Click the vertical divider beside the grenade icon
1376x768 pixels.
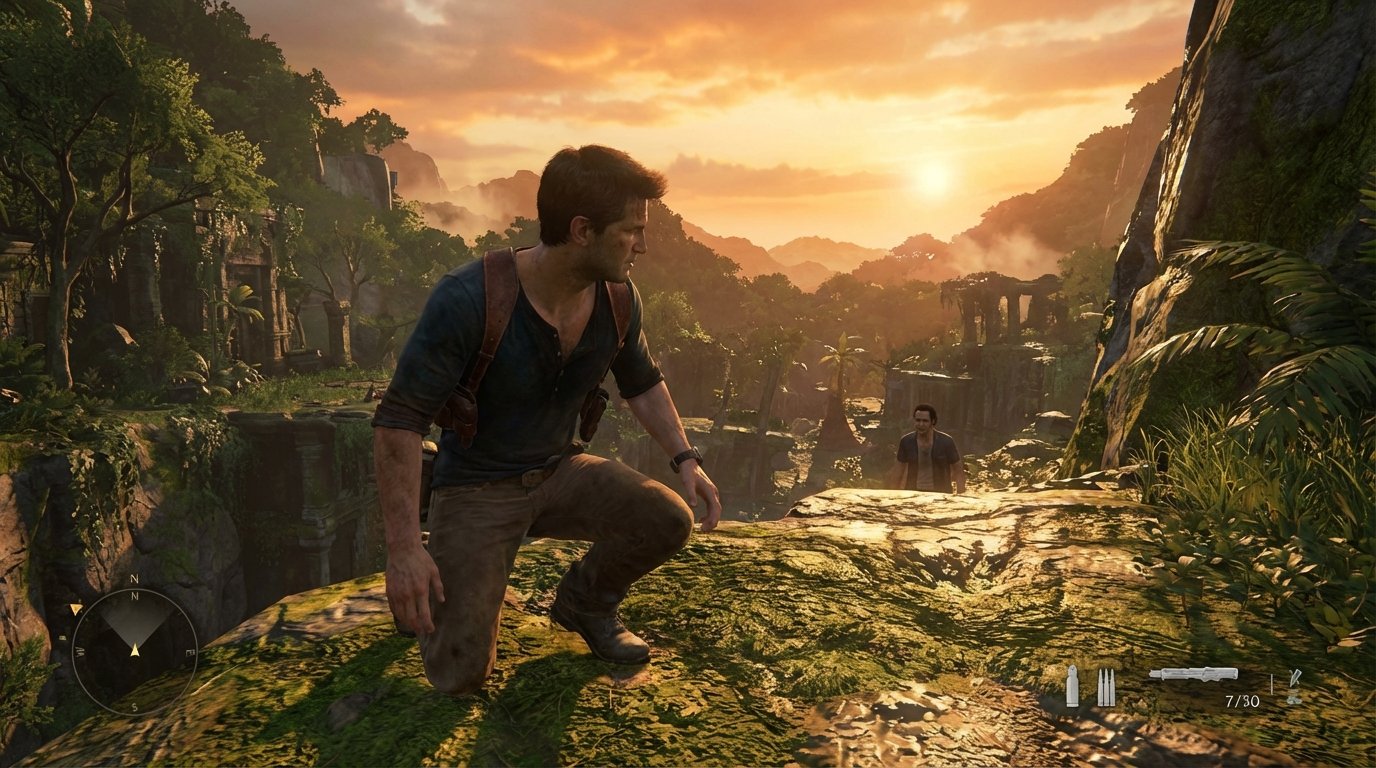coord(1272,682)
